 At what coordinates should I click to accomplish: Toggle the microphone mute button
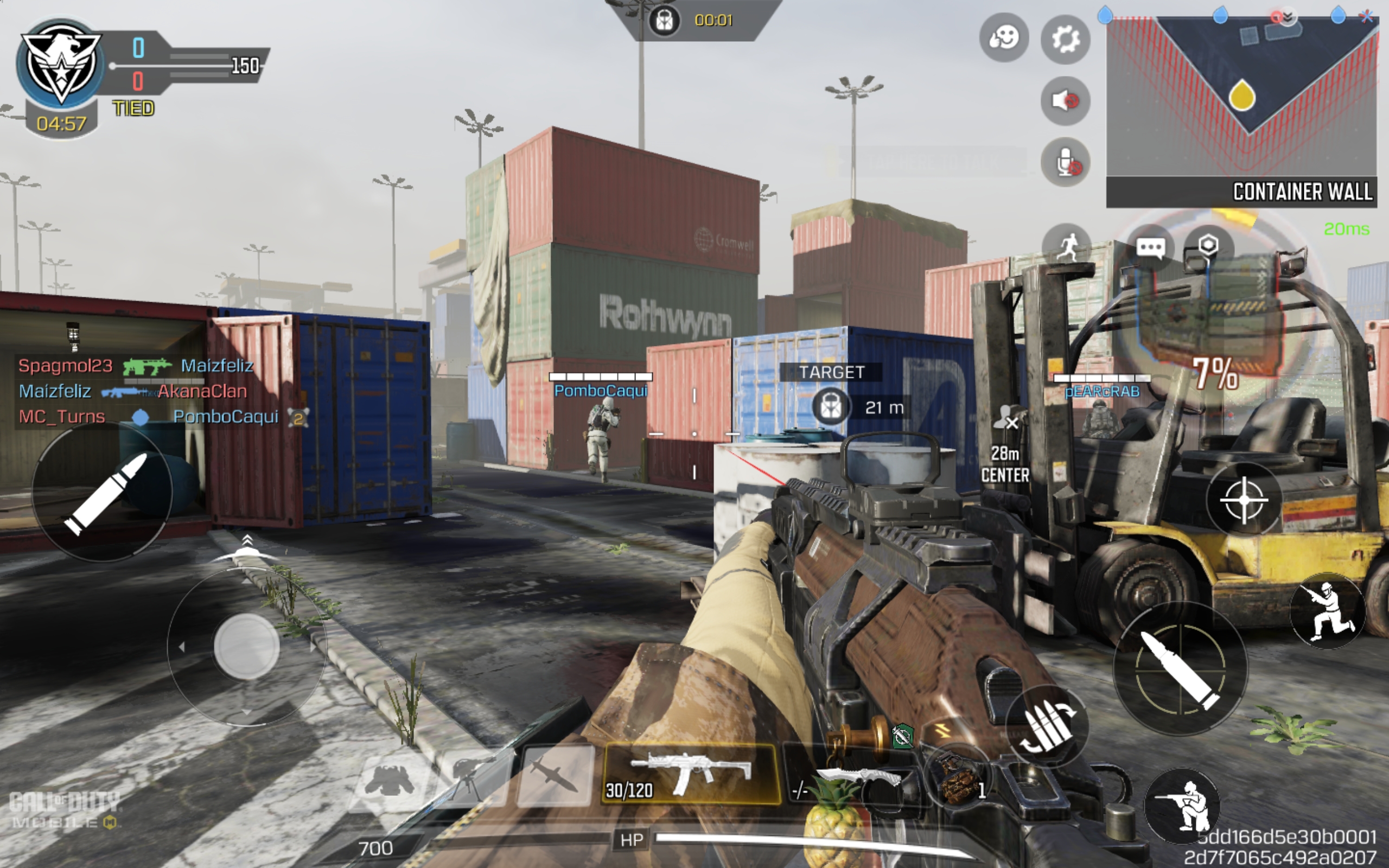coord(1065,162)
